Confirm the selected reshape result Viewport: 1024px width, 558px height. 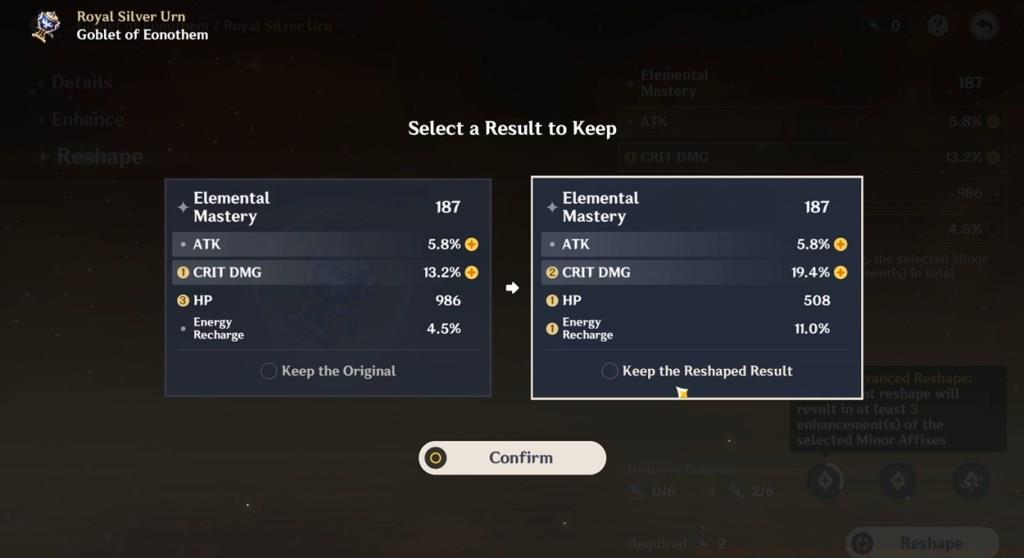pyautogui.click(x=512, y=458)
